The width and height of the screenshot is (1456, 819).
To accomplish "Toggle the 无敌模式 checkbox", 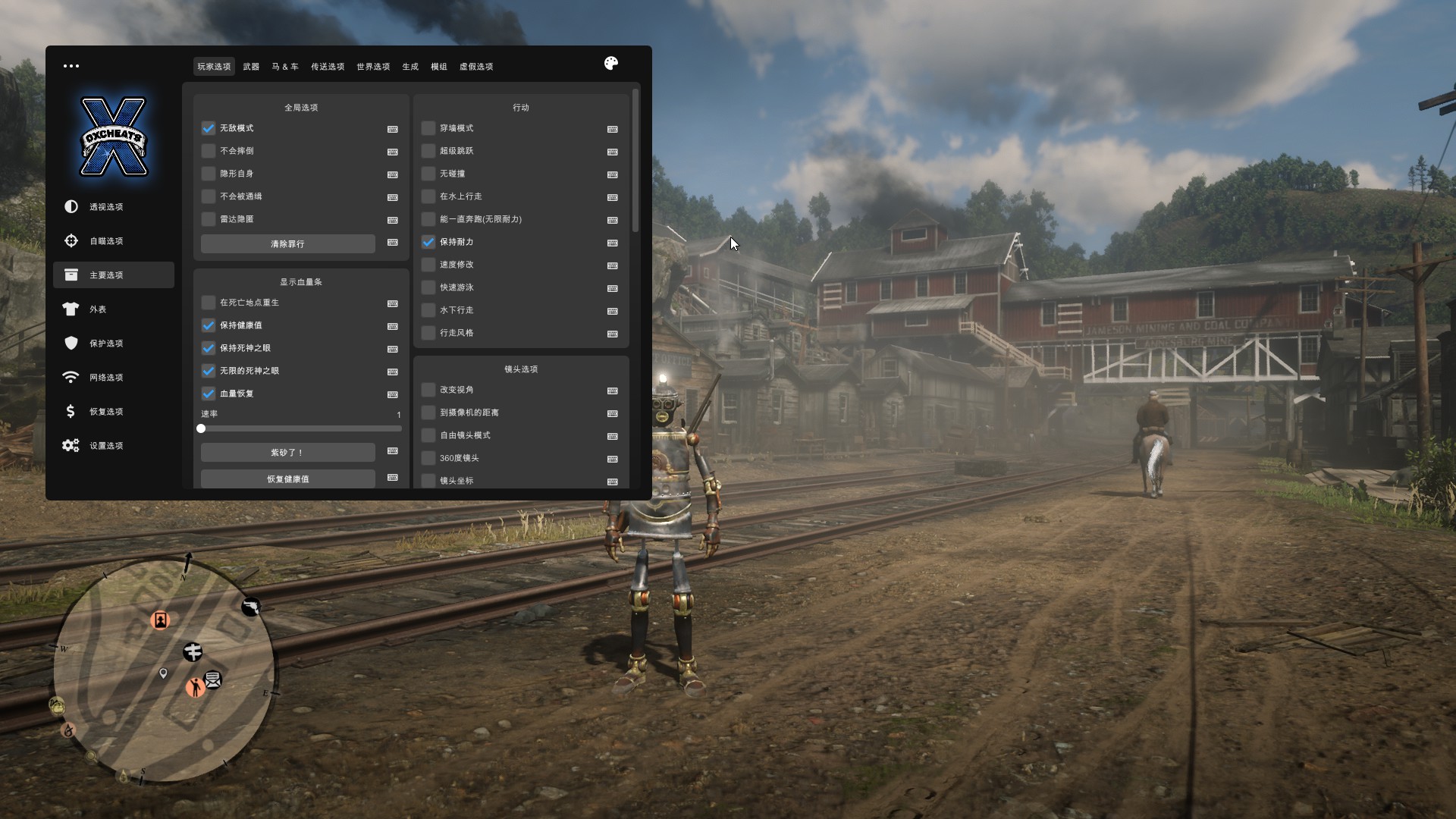I will pos(209,128).
